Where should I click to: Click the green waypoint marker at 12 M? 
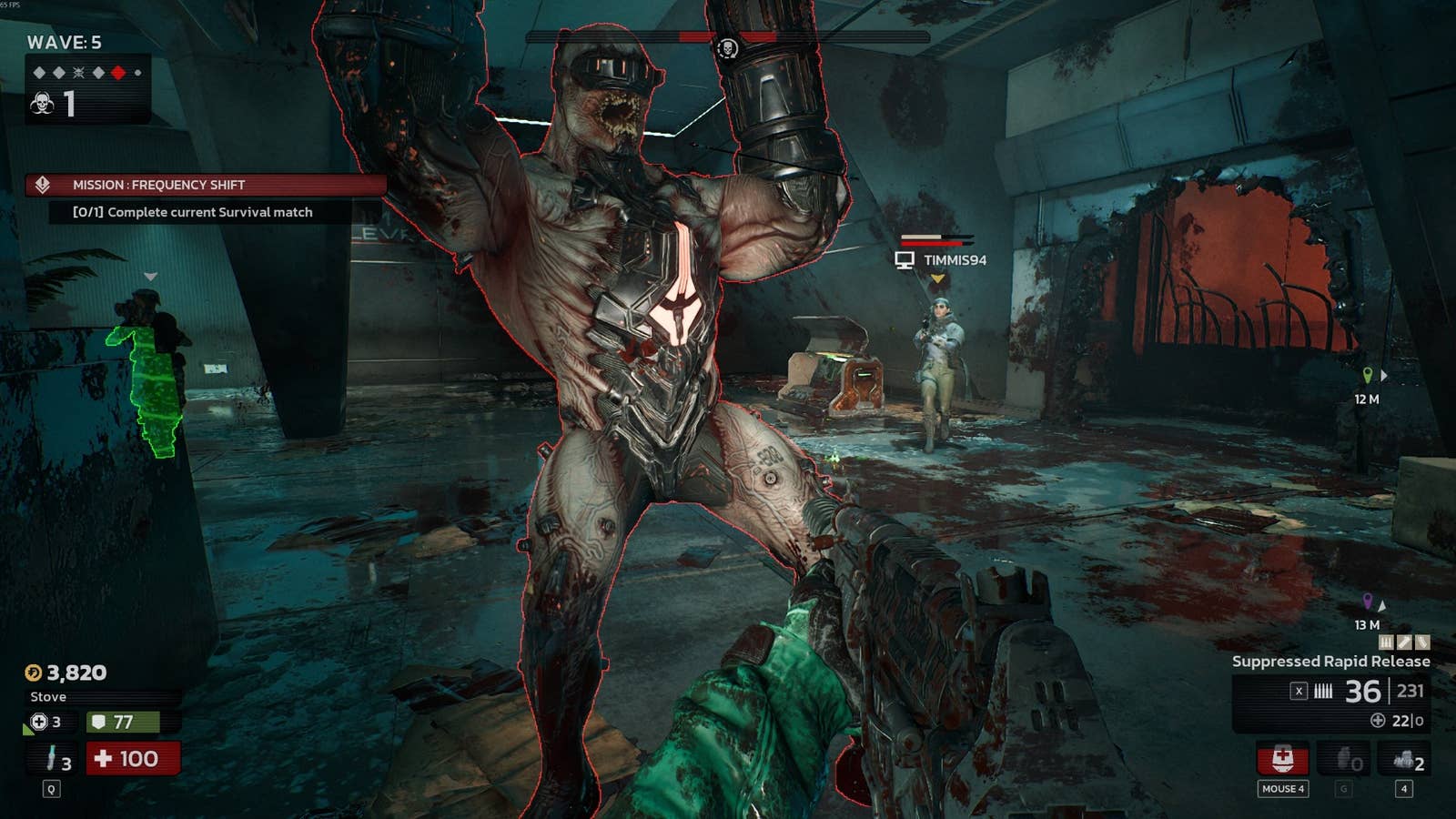[x=1367, y=375]
